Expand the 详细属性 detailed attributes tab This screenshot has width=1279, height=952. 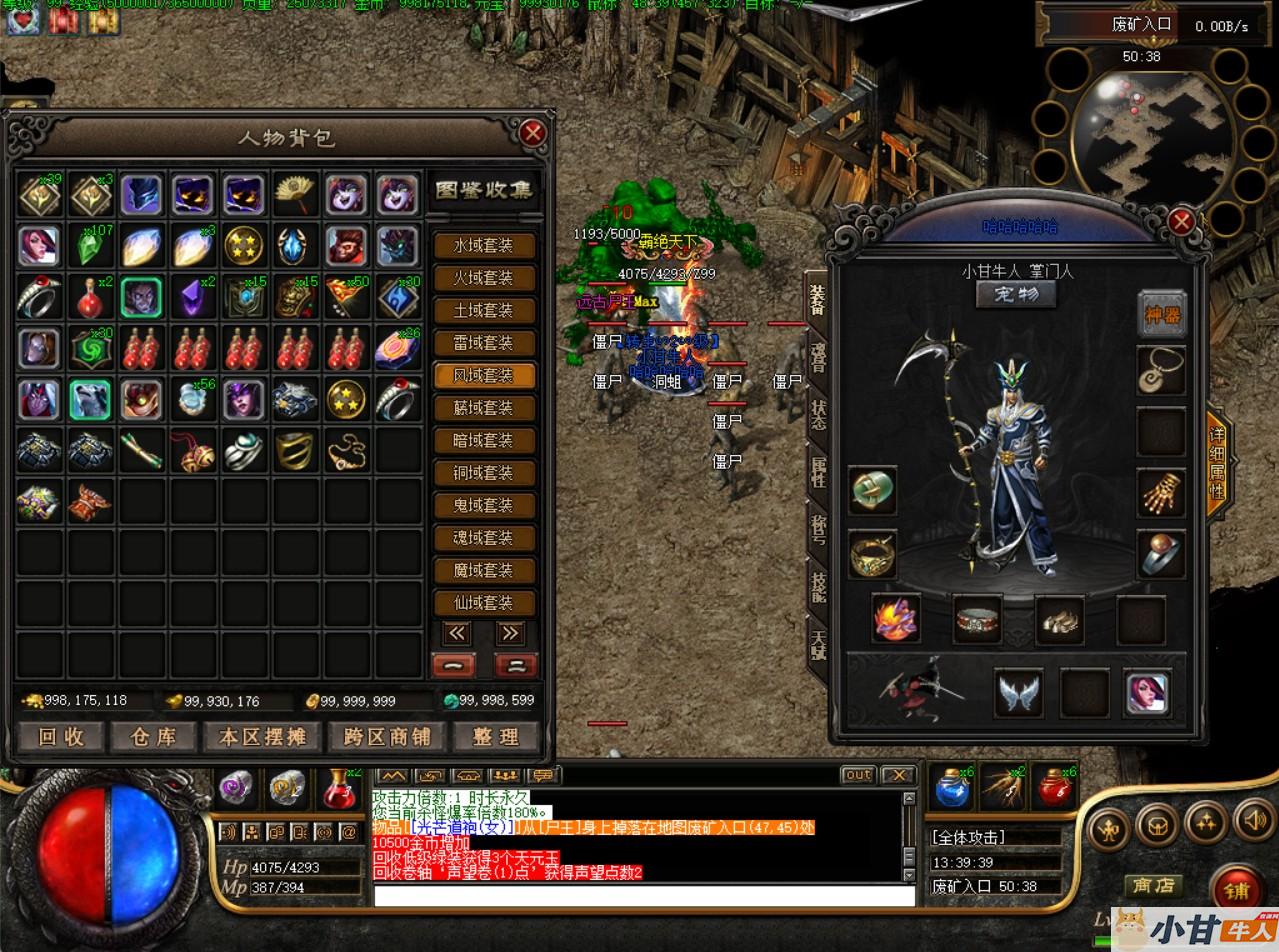[x=1217, y=464]
